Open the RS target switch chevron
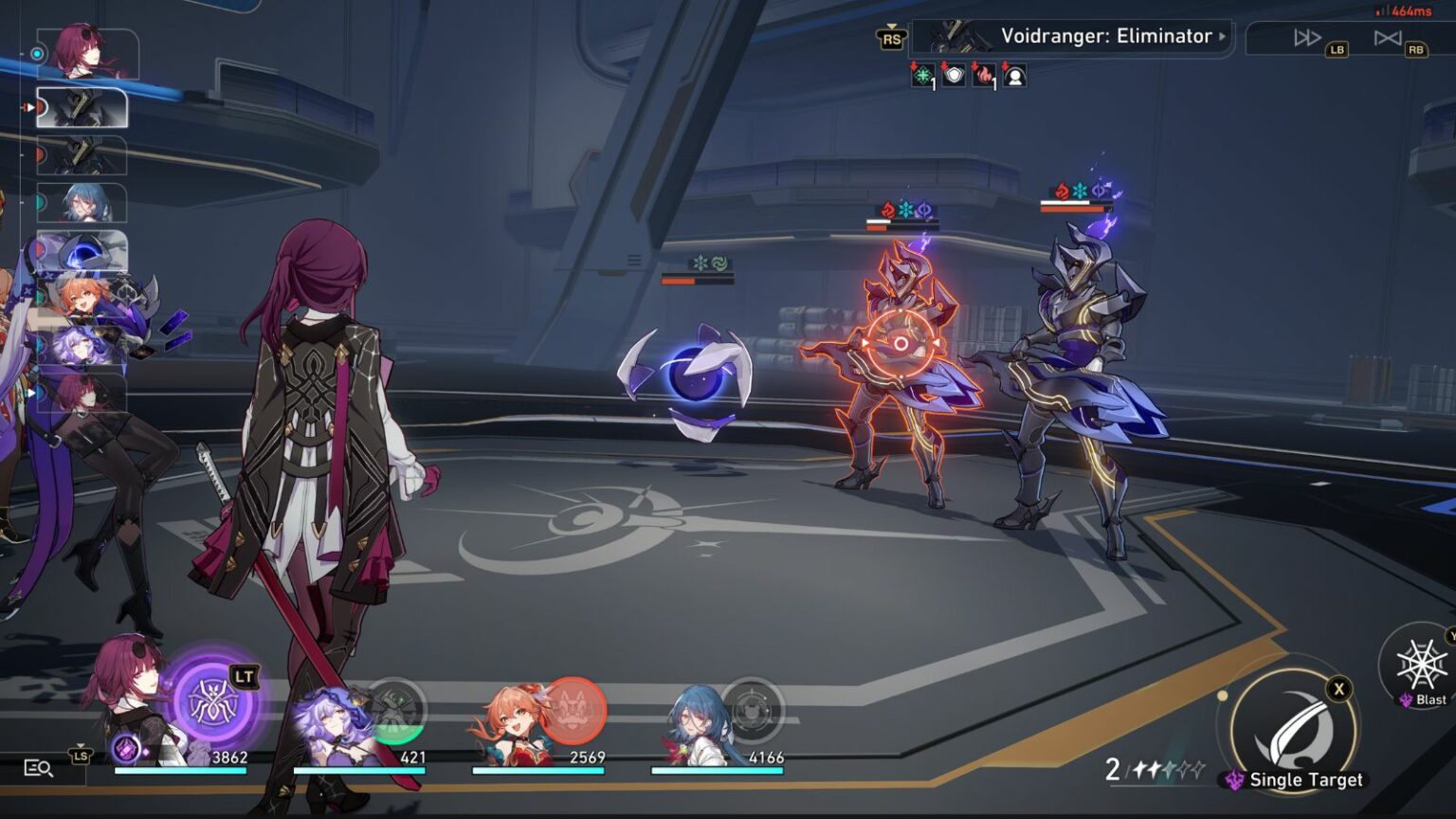This screenshot has width=1456, height=819. click(889, 40)
